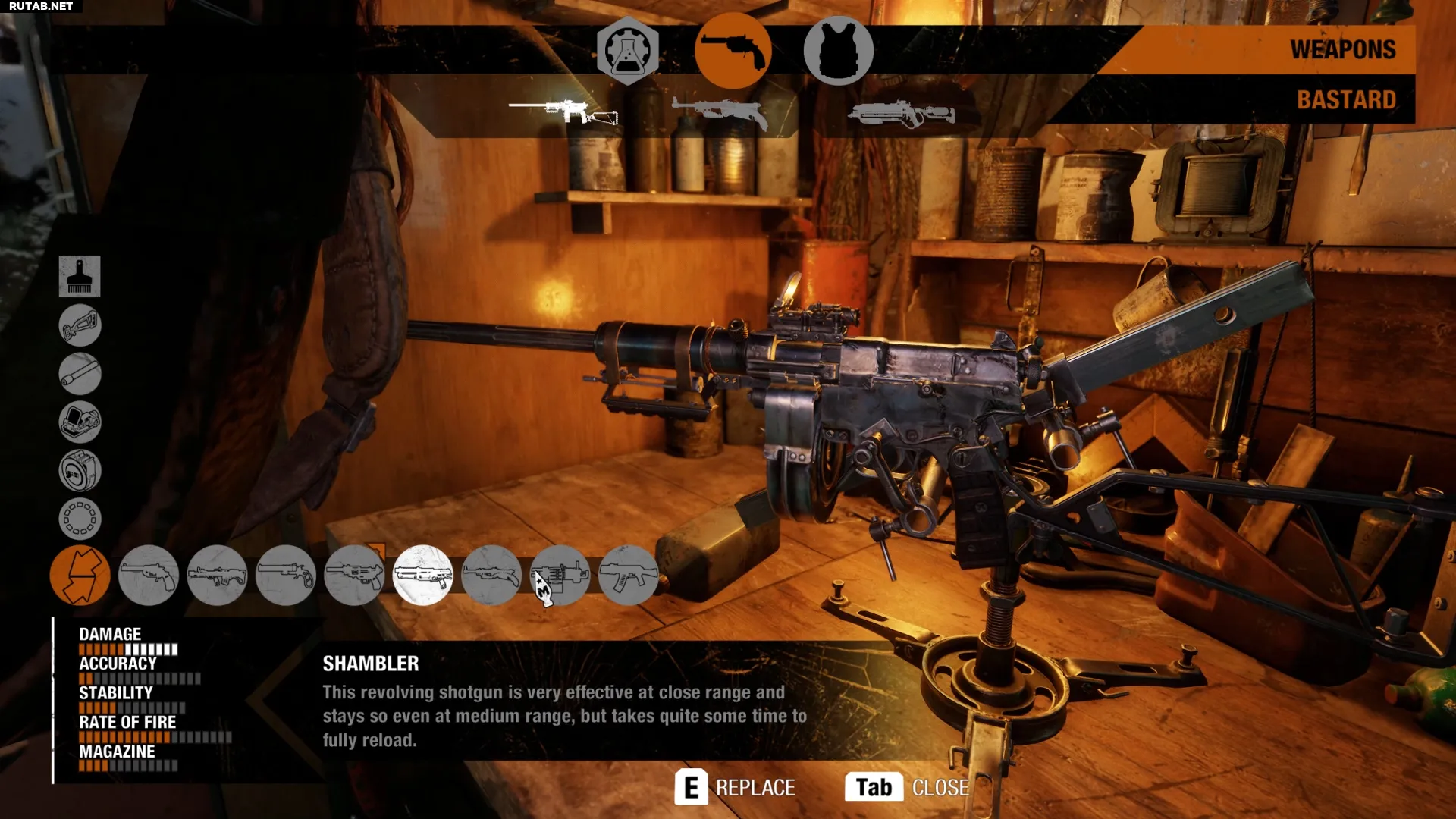The width and height of the screenshot is (1456, 819).
Task: Choose the sight attachment category
Action: [80, 422]
